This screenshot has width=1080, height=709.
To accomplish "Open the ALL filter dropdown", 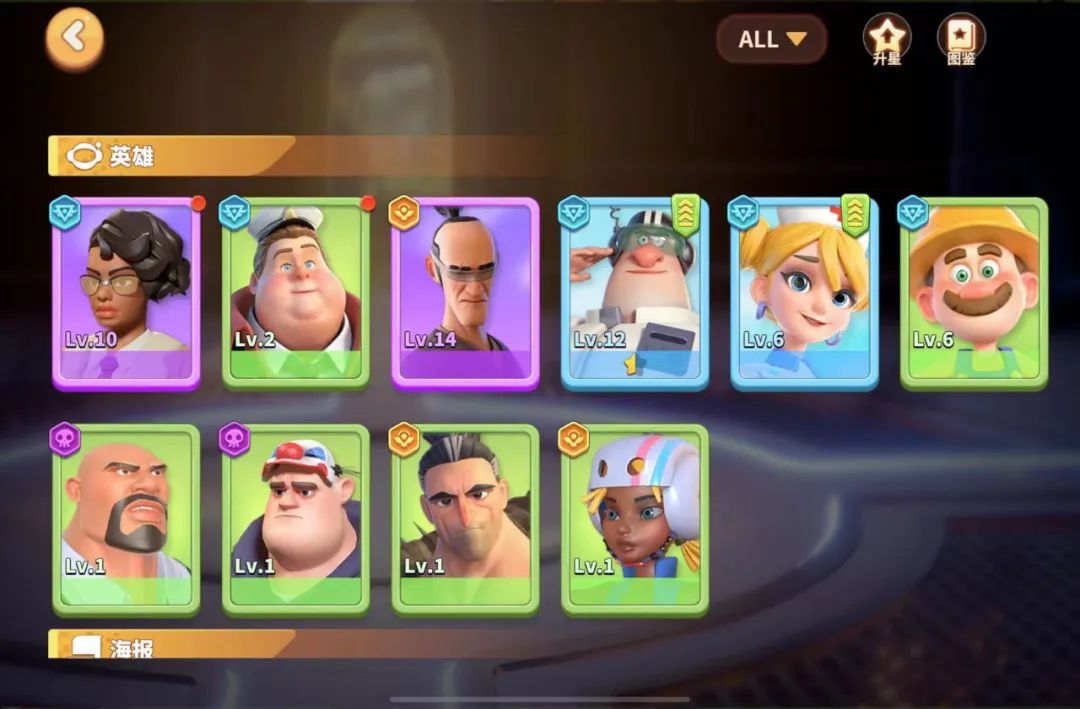I will (771, 40).
